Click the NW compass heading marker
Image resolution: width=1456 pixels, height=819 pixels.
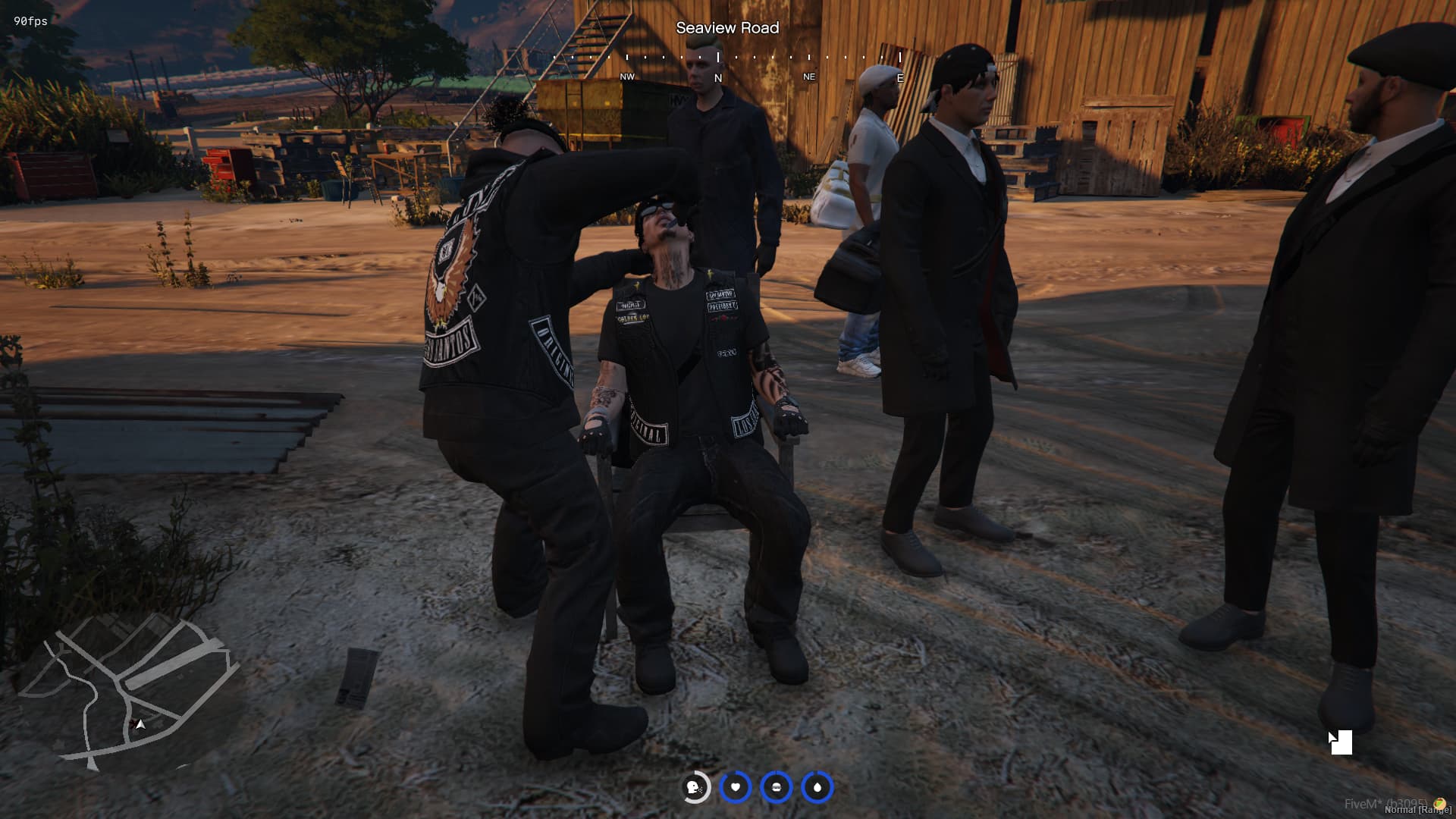point(626,77)
